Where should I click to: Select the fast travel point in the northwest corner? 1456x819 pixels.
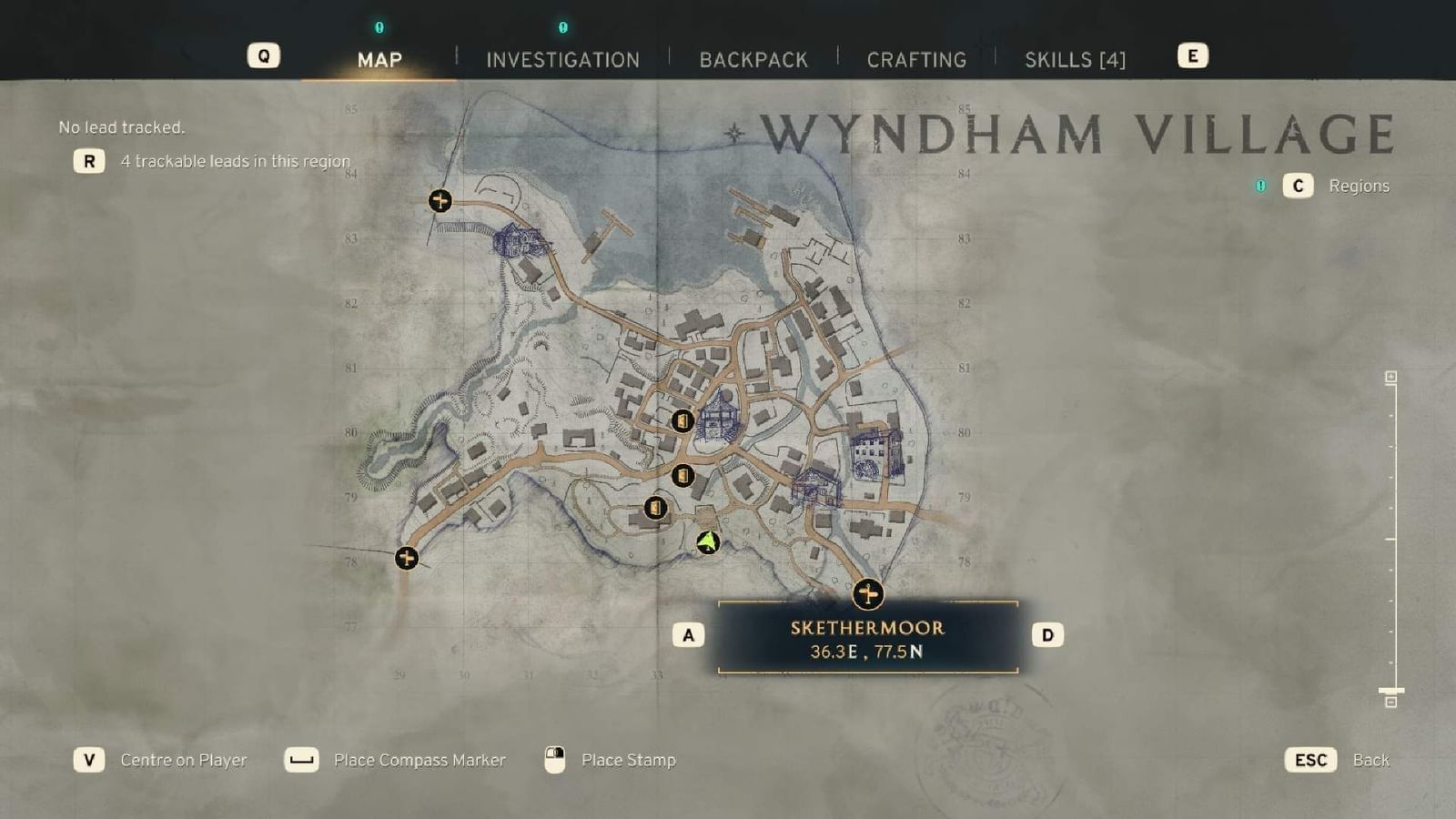point(440,200)
